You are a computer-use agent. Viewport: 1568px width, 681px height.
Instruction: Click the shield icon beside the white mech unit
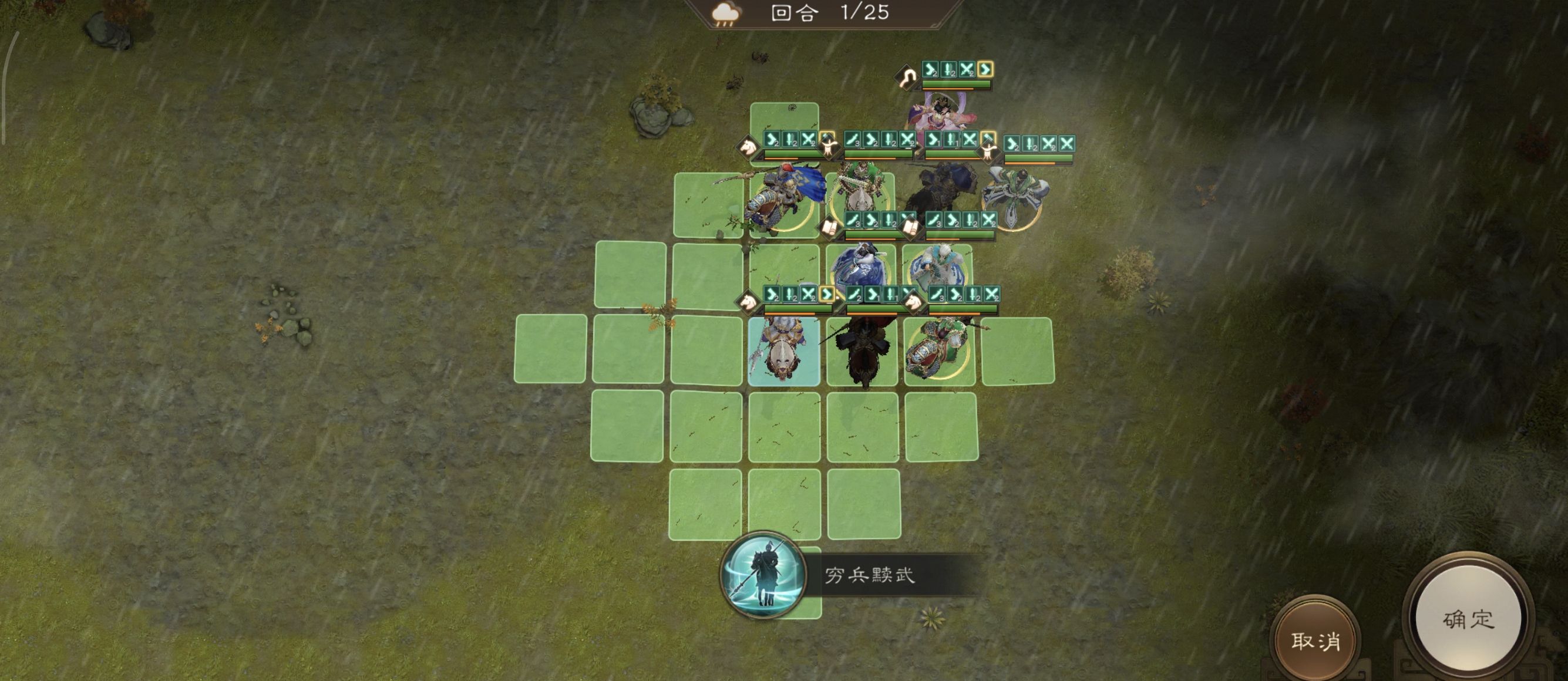pos(988,153)
